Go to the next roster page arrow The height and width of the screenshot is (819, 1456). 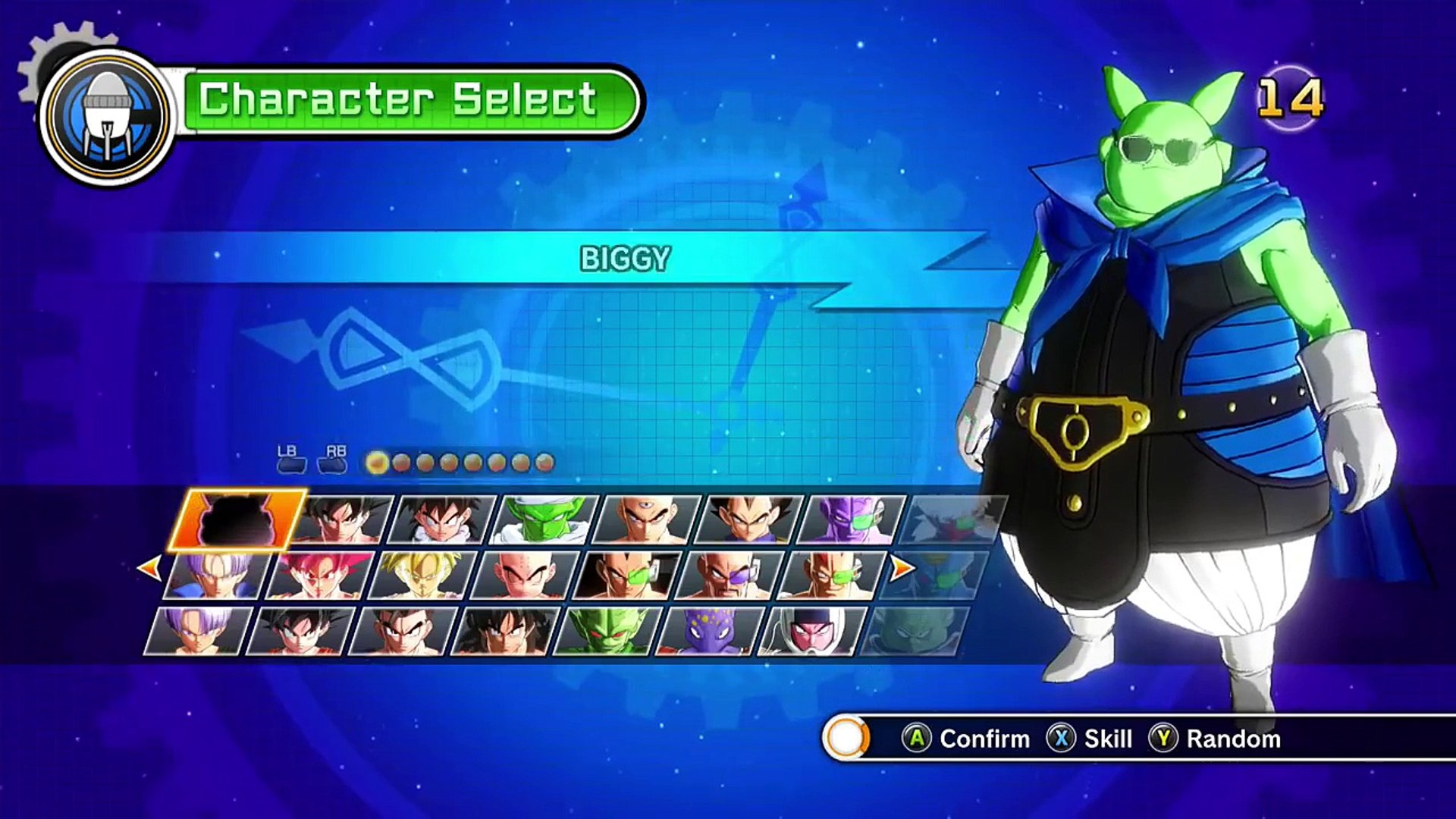click(901, 567)
